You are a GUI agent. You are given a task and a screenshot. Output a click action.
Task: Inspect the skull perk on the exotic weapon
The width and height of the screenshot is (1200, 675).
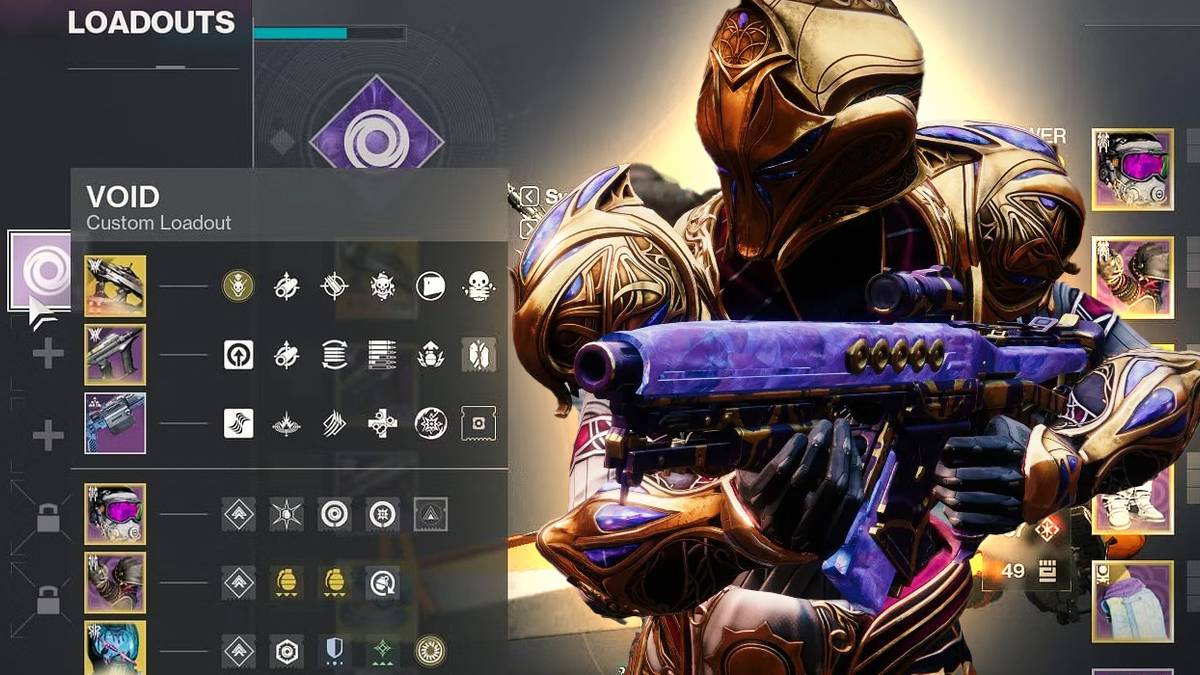click(x=479, y=287)
